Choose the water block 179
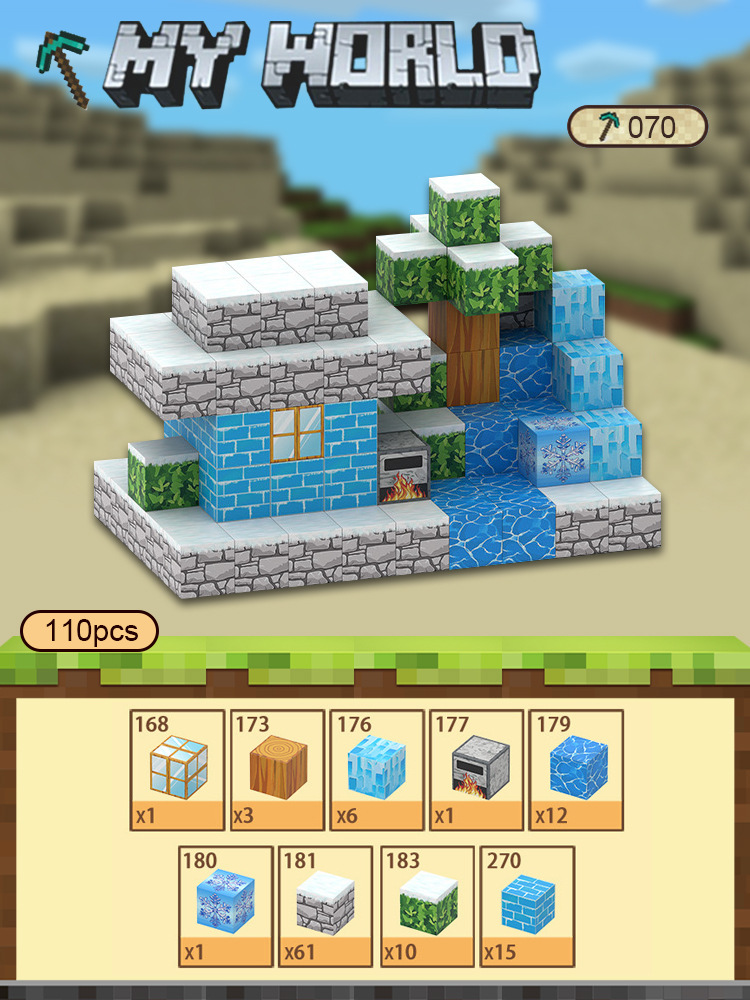750x1000 pixels. (575, 770)
